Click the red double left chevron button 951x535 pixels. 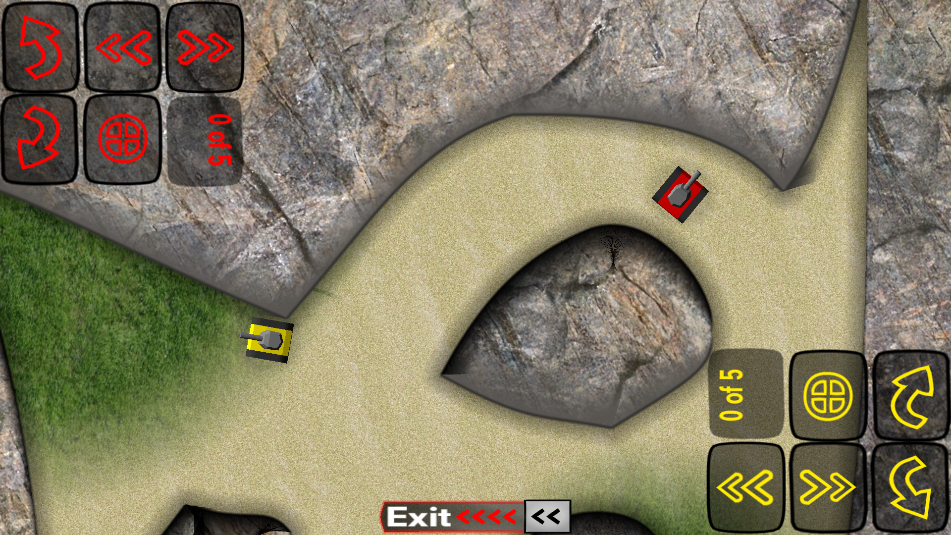pyautogui.click(x=122, y=47)
